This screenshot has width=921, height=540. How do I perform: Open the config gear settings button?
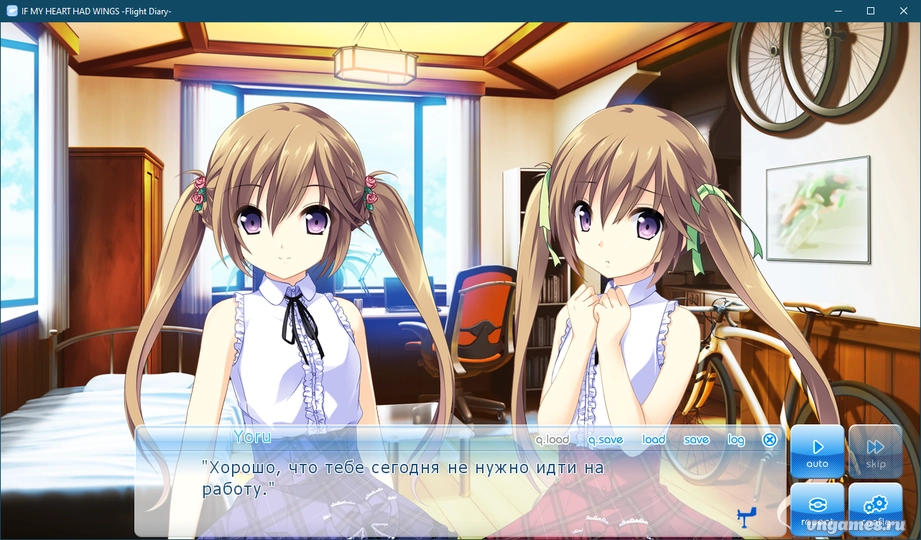[875, 509]
